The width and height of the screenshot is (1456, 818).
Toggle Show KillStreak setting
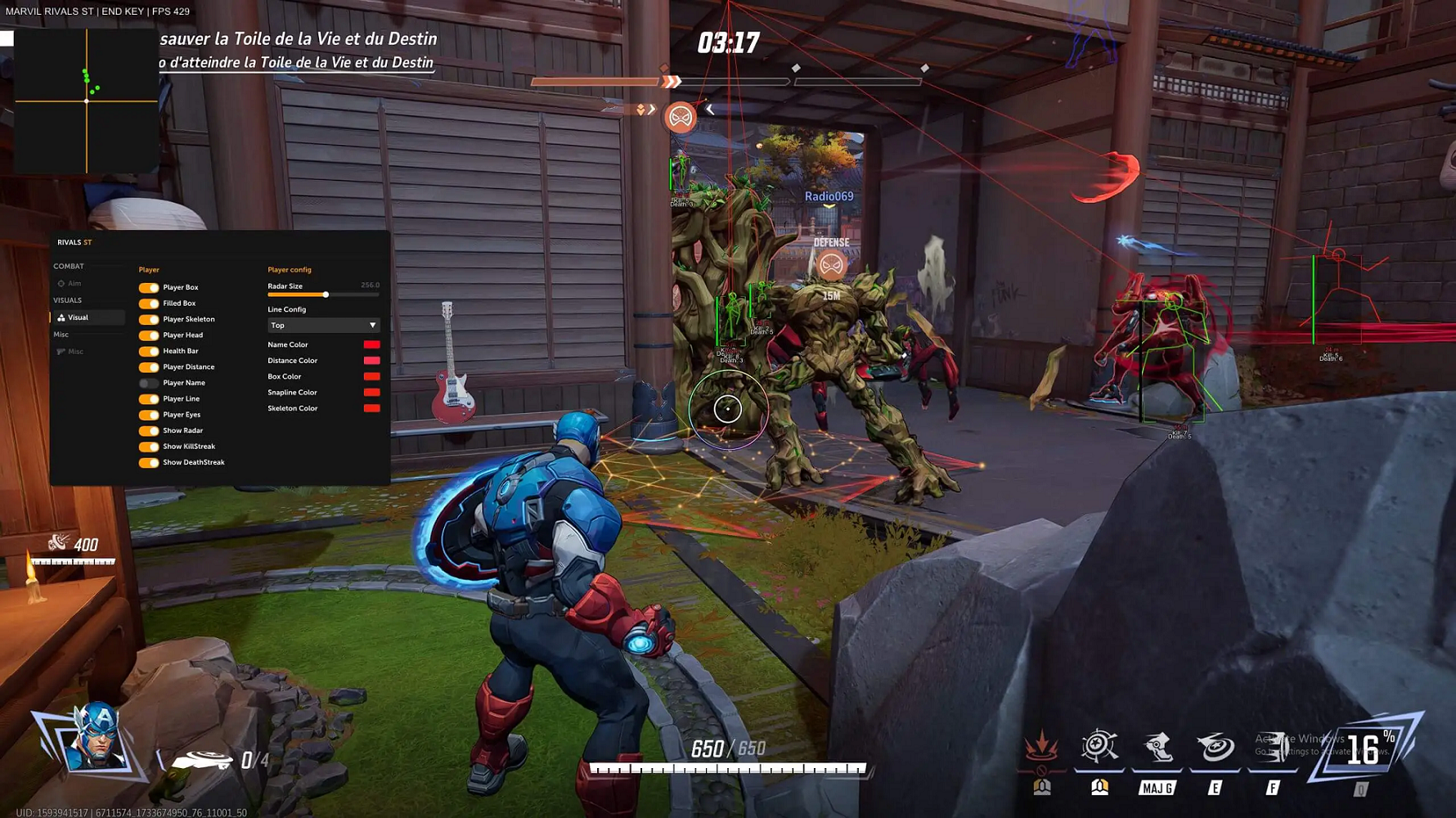tap(149, 447)
